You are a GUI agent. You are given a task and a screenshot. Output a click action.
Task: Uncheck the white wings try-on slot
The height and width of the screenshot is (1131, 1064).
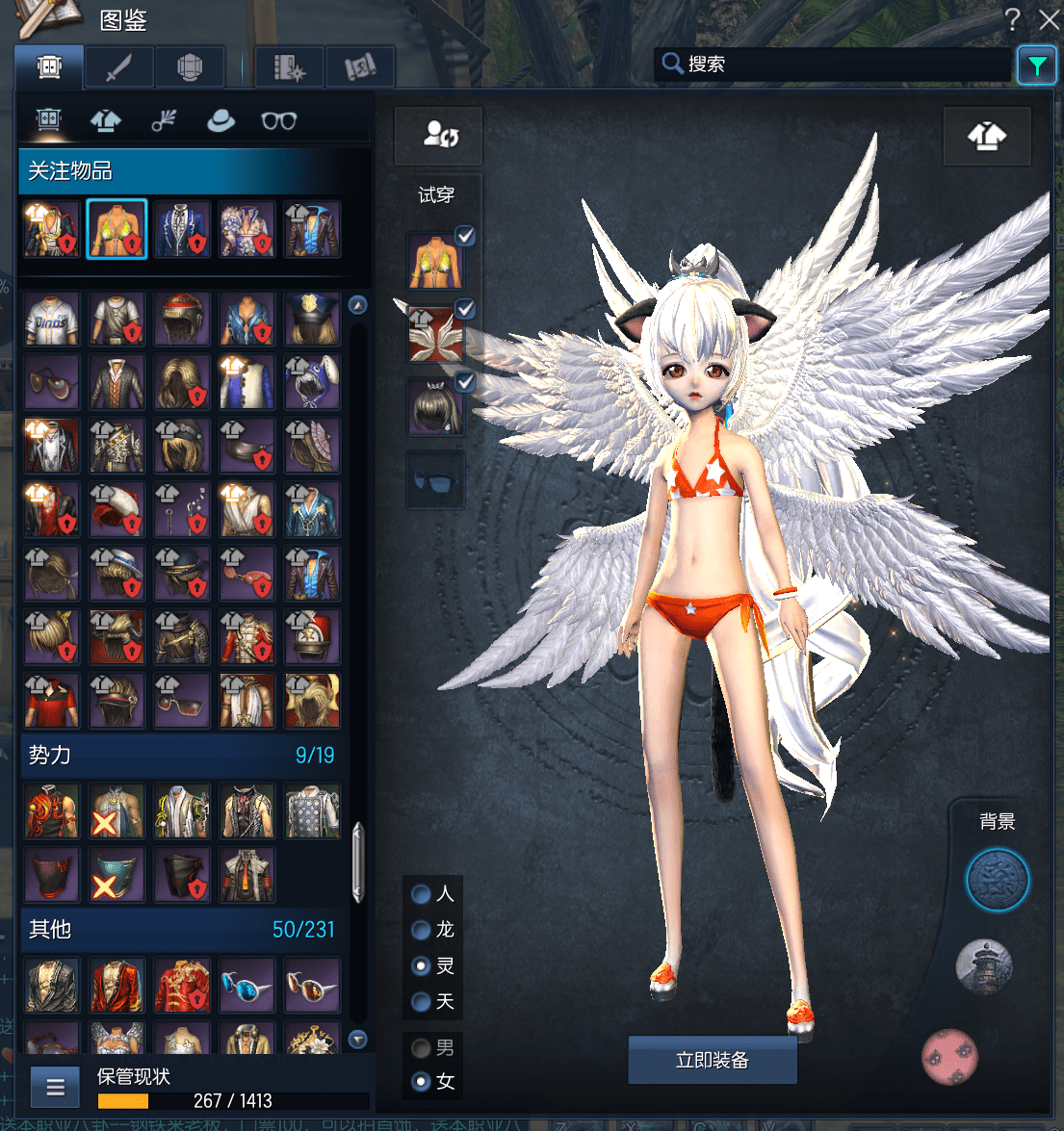[465, 309]
